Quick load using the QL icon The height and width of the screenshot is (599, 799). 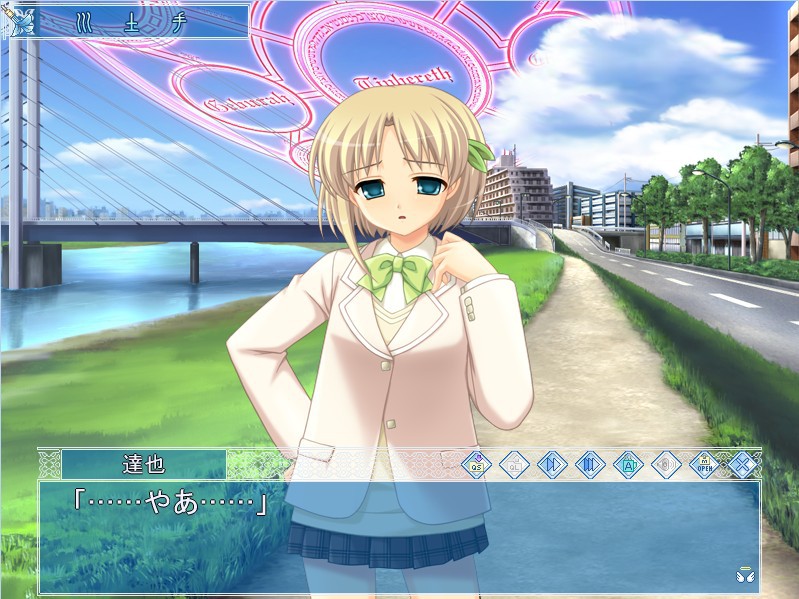[514, 464]
